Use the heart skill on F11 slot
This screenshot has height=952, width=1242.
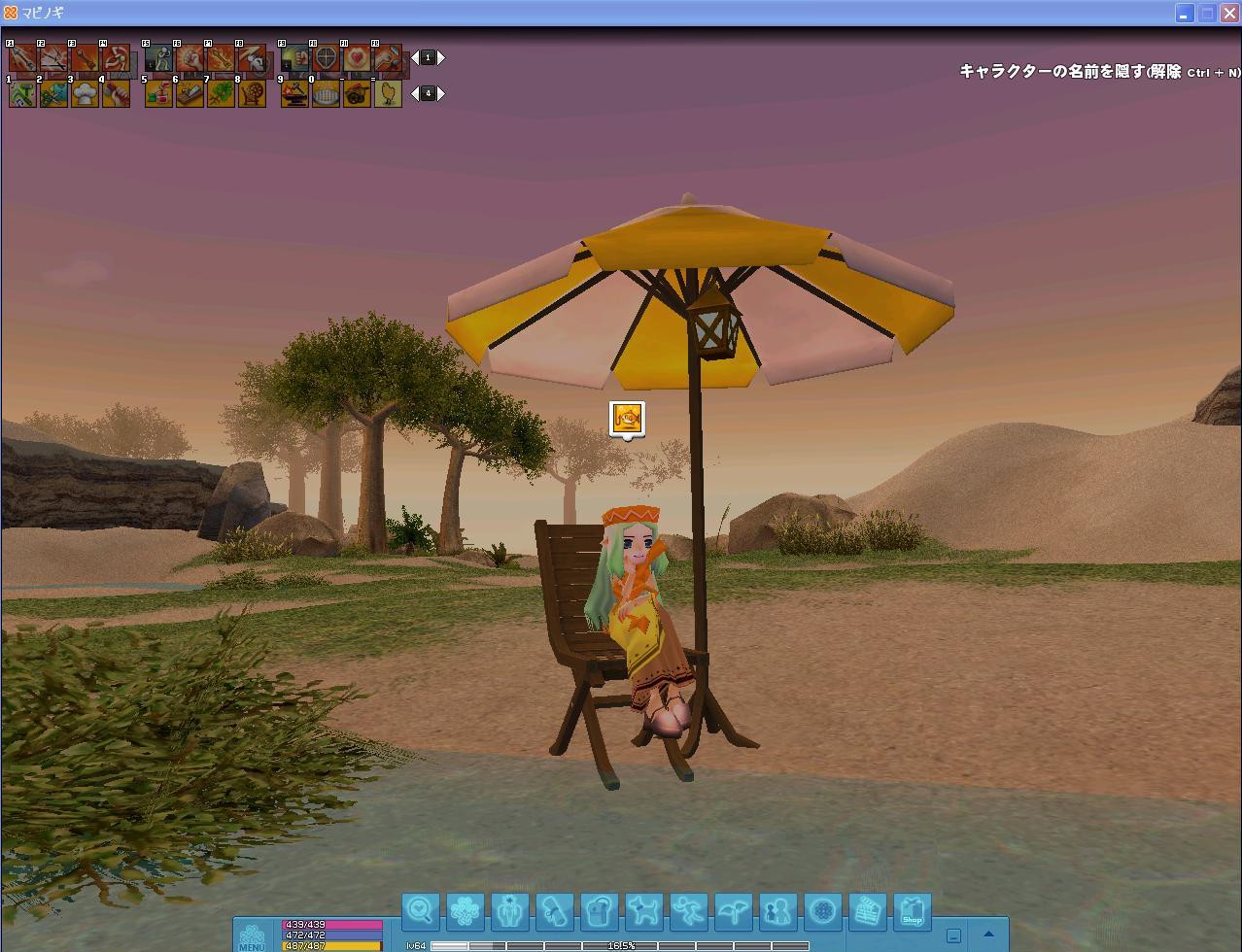point(358,58)
